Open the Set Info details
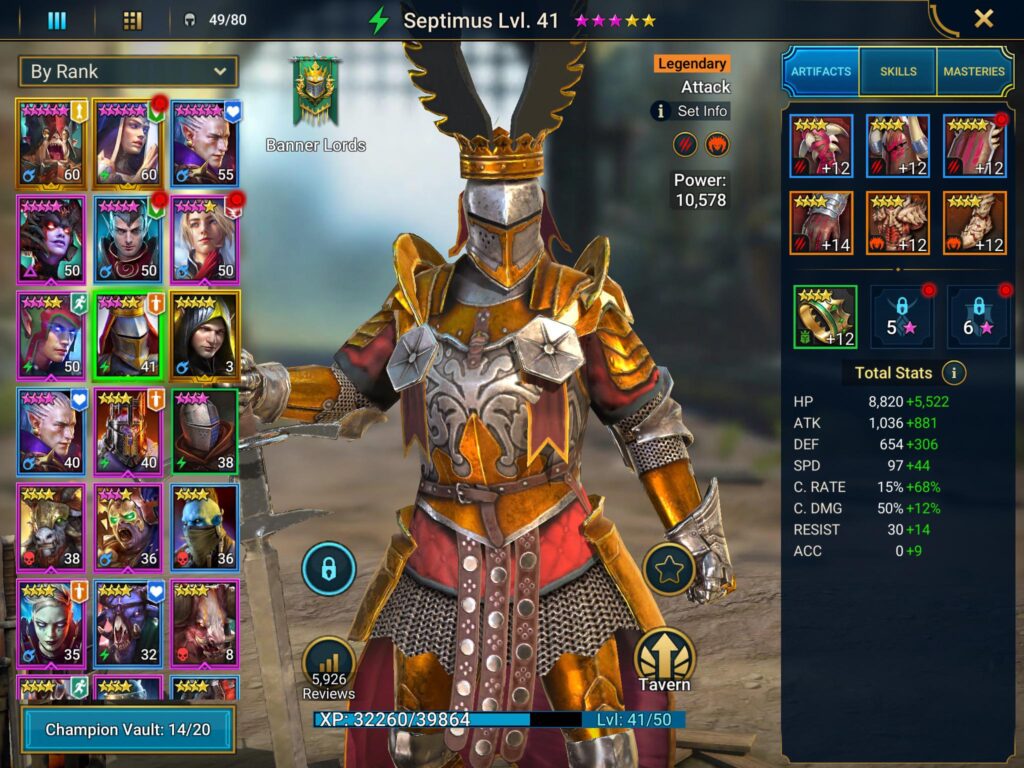Image resolution: width=1024 pixels, height=768 pixels. (x=690, y=111)
